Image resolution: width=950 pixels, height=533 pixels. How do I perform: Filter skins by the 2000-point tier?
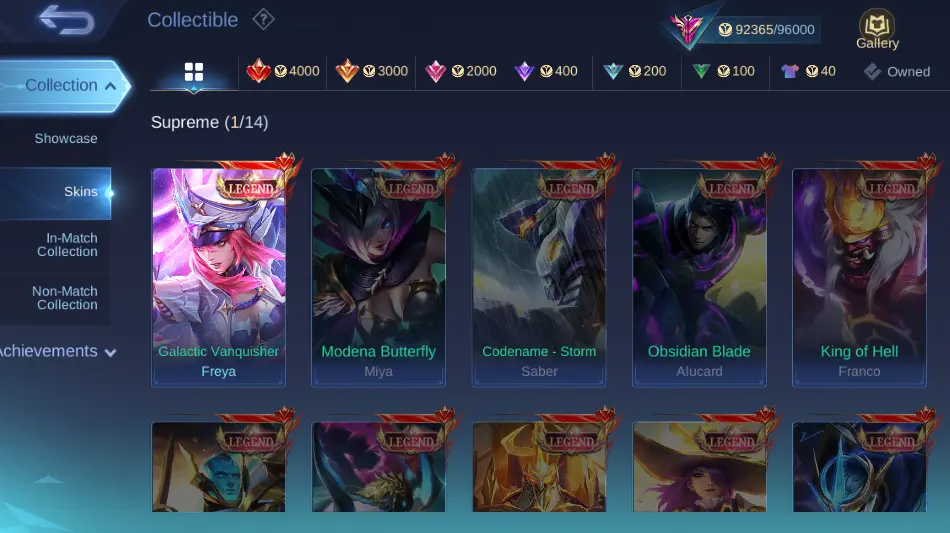tap(461, 72)
